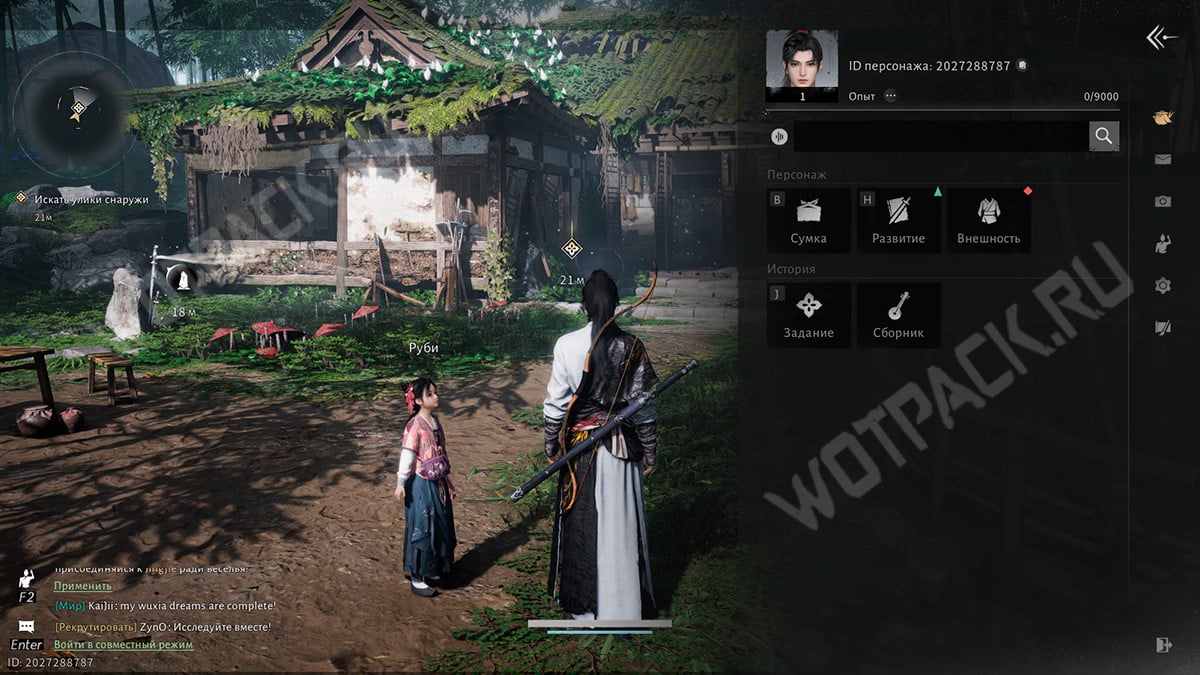Close the side menu with the arrow
Viewport: 1200px width, 675px height.
pyautogui.click(x=1161, y=38)
